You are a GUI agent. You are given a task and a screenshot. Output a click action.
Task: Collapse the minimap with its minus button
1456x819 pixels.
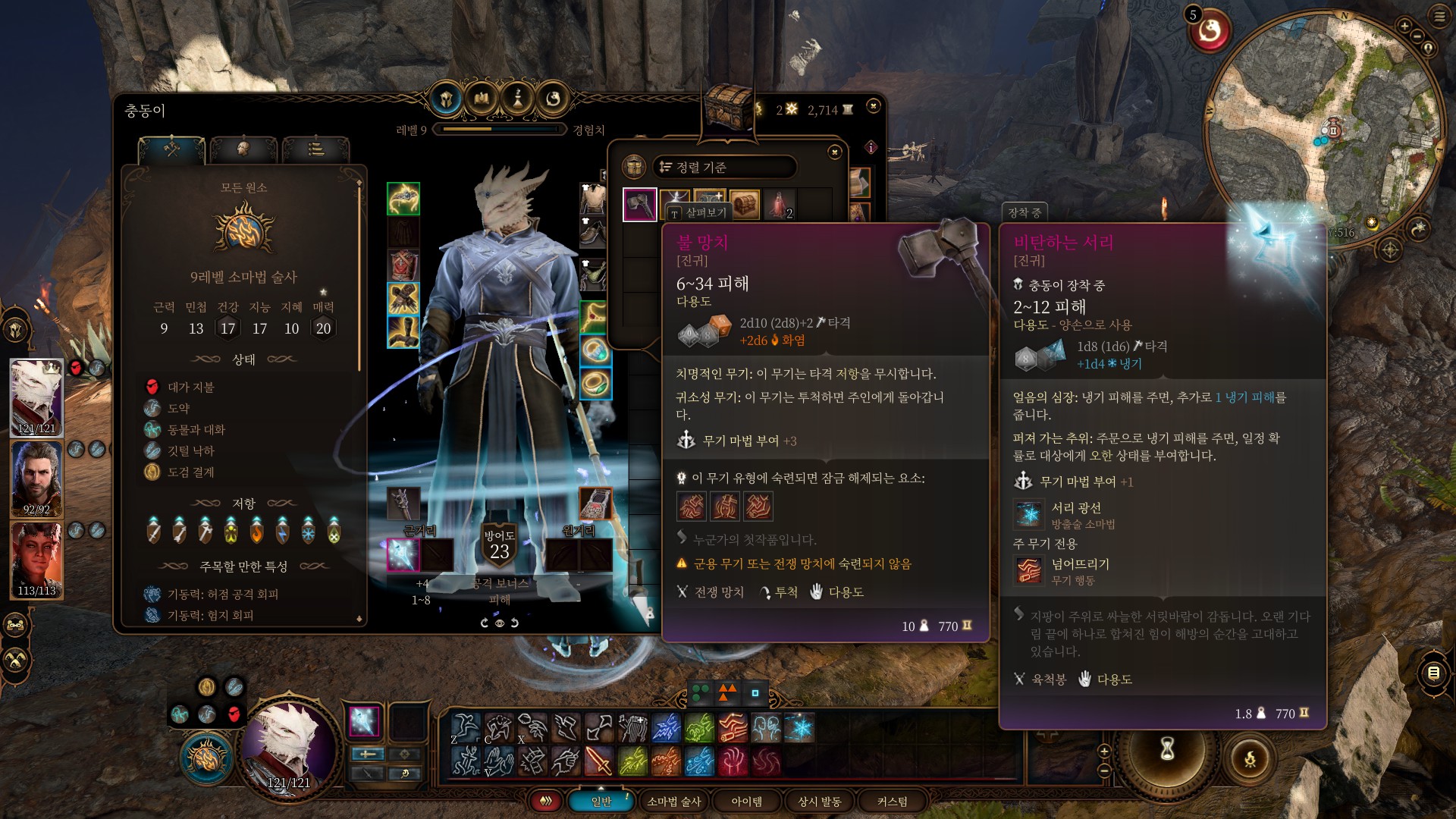point(1418,35)
